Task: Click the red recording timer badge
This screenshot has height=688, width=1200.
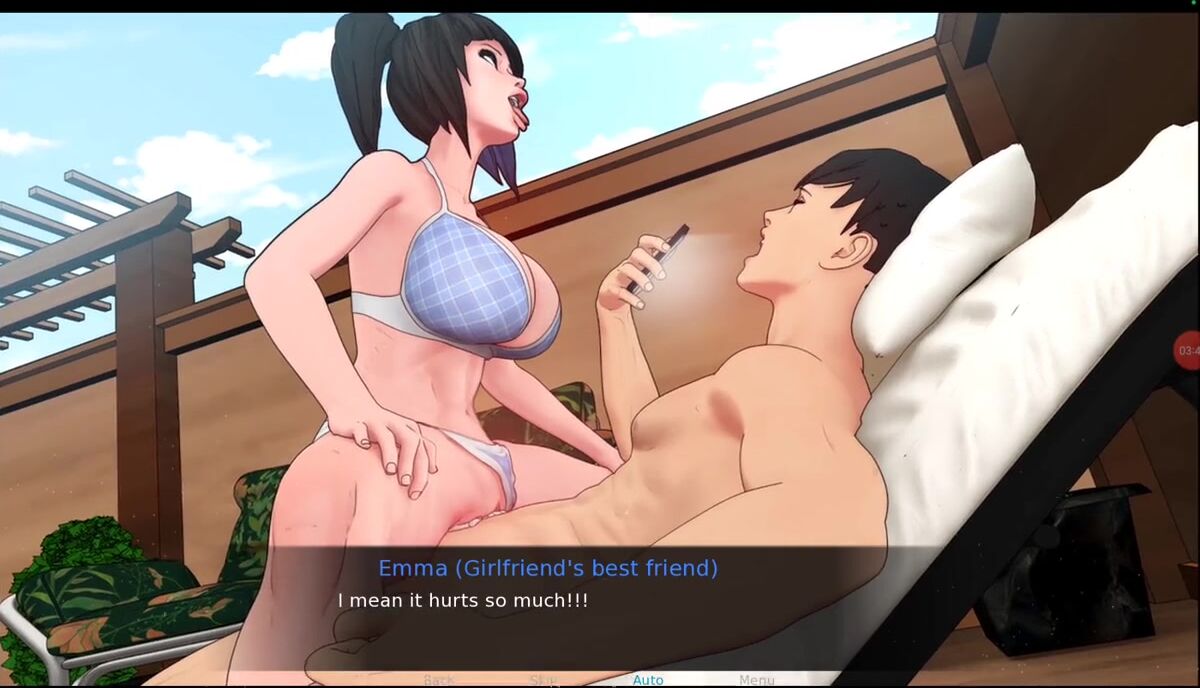Action: [1188, 350]
